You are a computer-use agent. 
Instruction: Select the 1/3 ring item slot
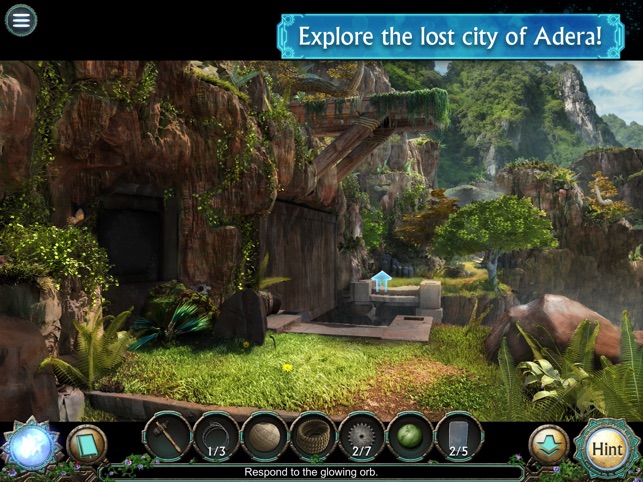tap(216, 436)
